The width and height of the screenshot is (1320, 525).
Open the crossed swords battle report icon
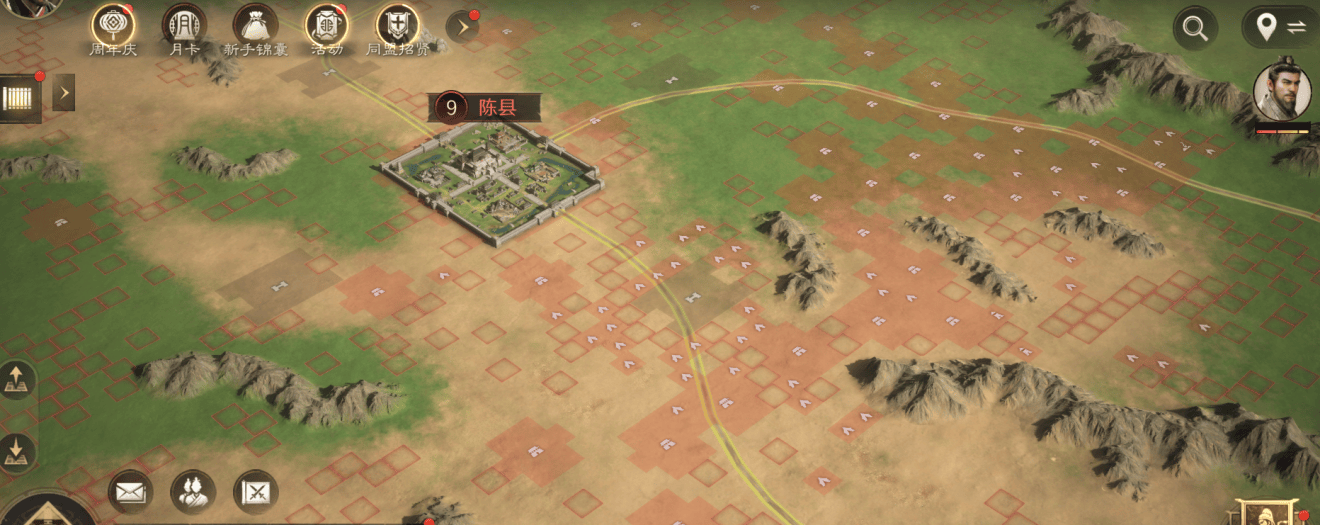[255, 491]
